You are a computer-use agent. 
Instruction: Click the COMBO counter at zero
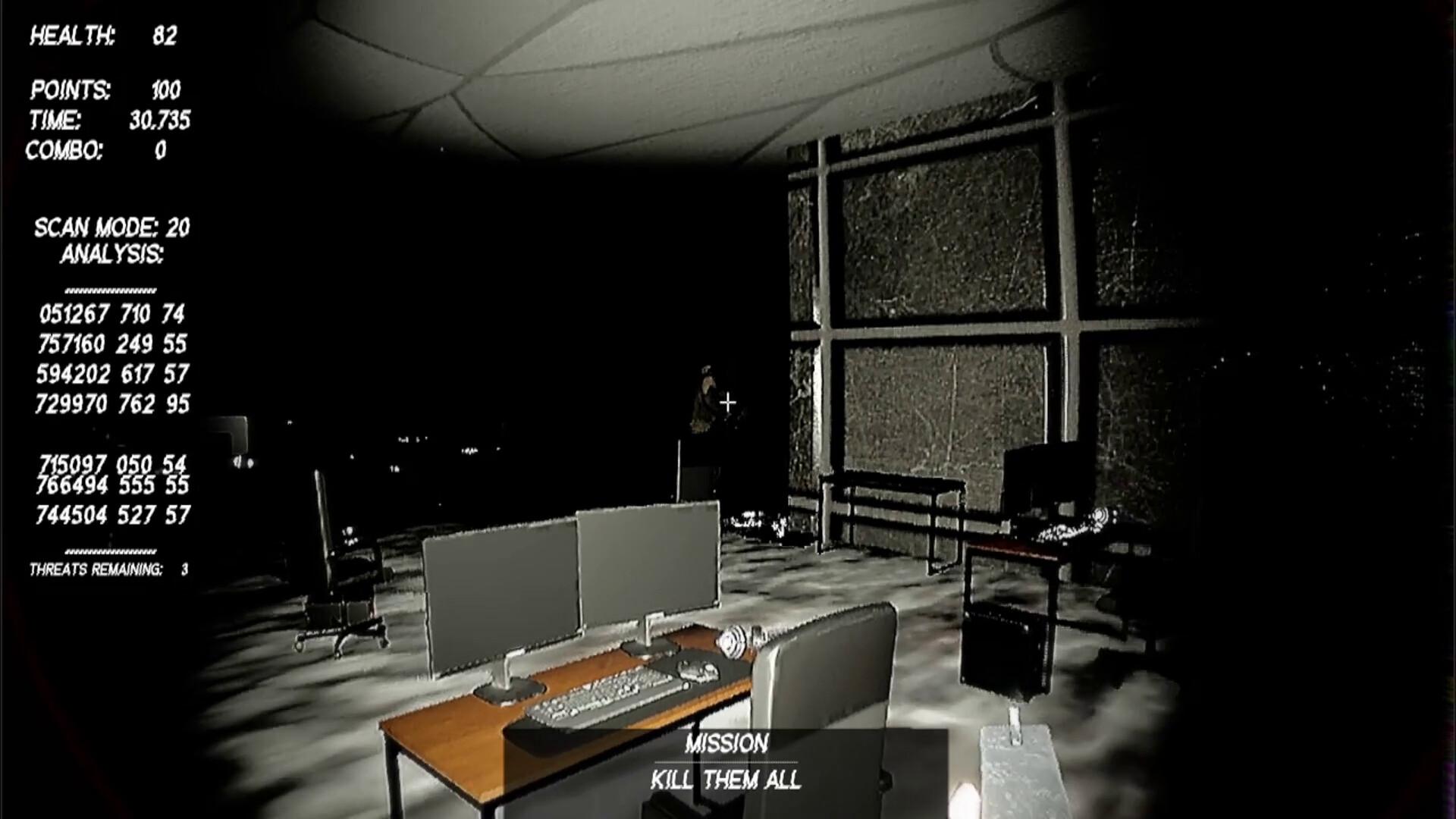97,152
